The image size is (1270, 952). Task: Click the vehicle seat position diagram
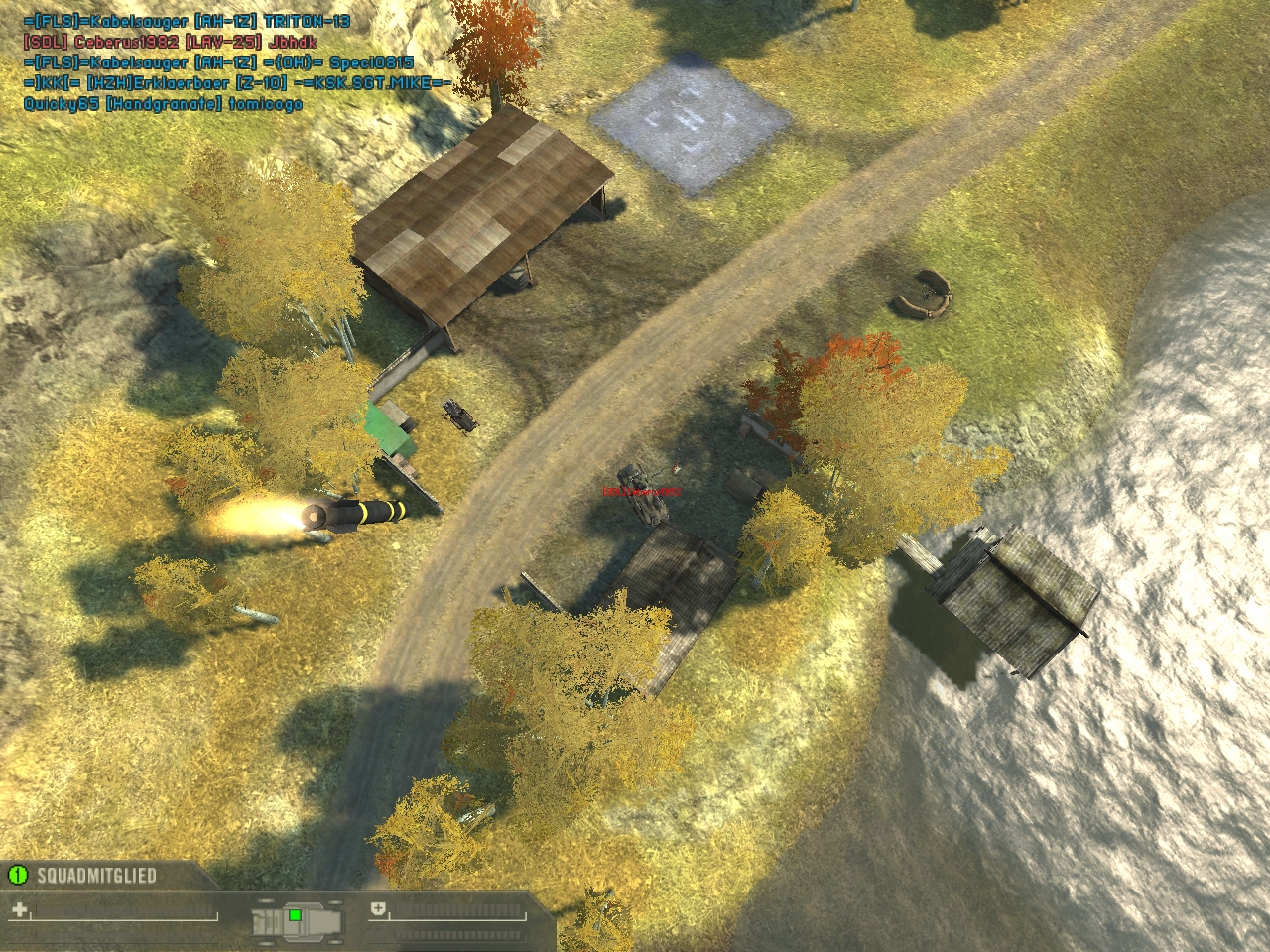click(297, 919)
